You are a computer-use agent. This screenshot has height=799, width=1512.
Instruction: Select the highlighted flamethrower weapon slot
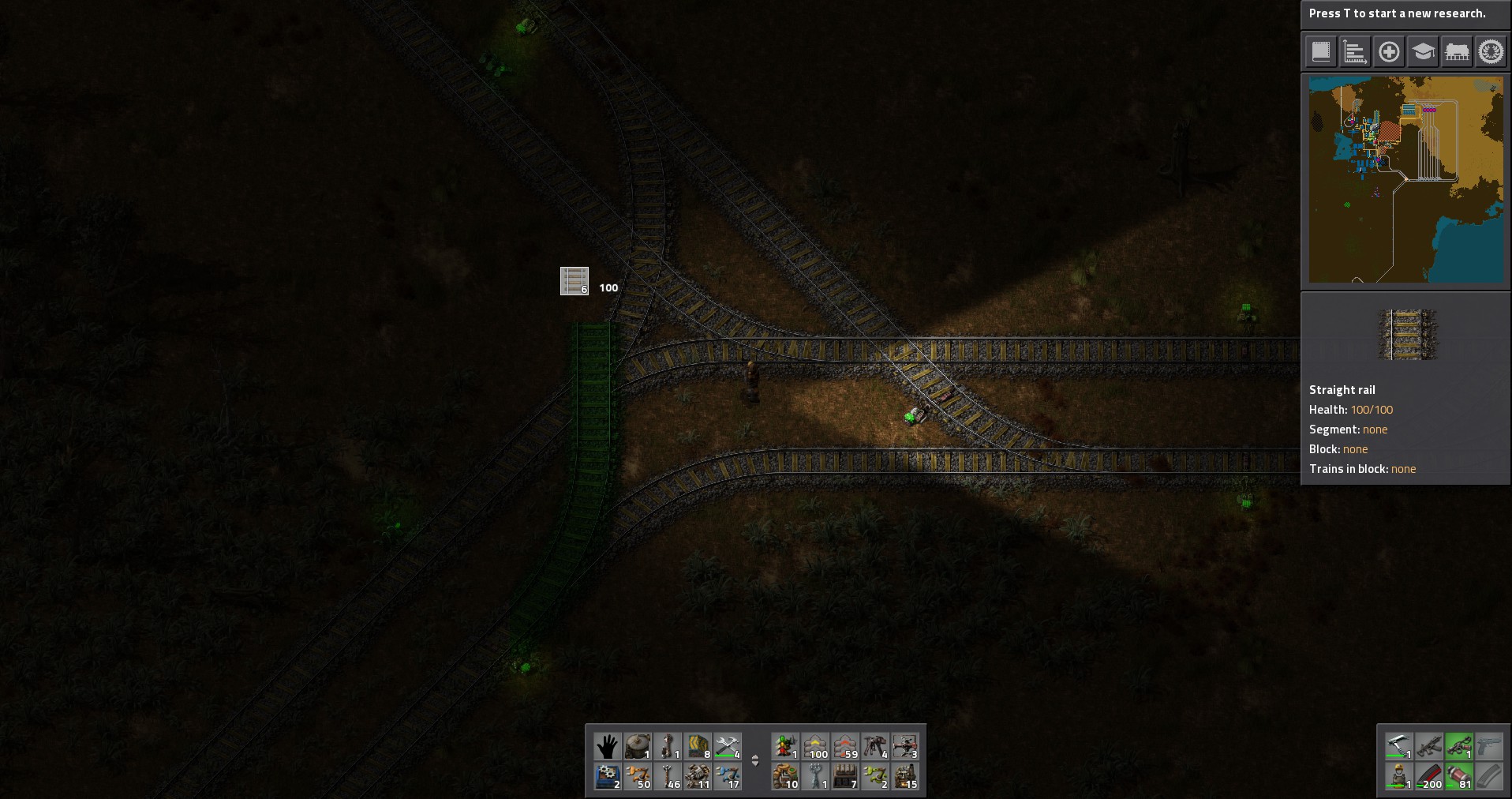point(1459,746)
